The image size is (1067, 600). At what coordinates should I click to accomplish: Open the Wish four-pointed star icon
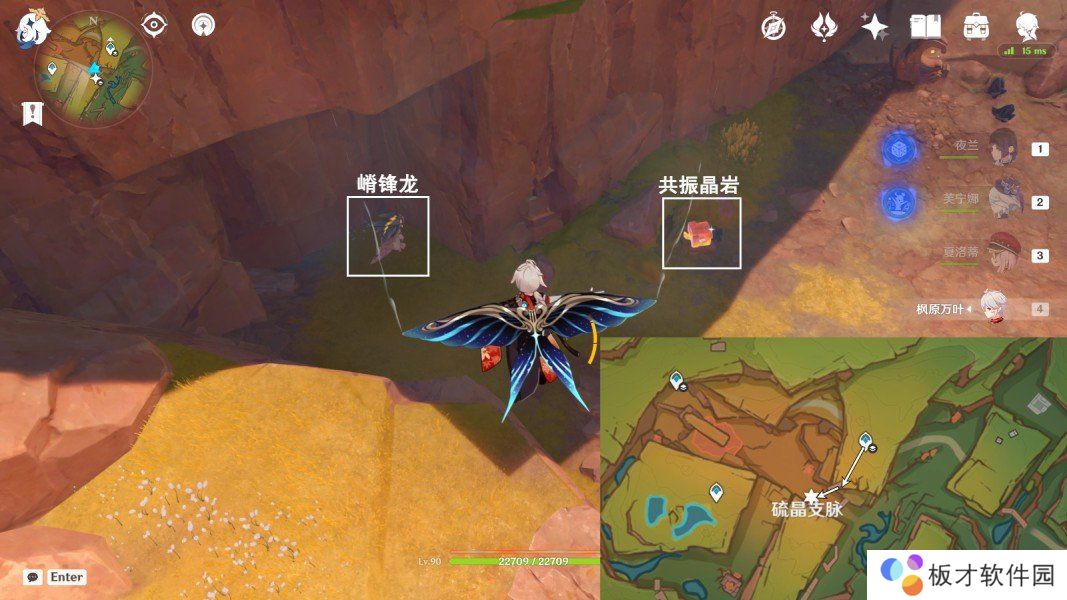(x=875, y=27)
